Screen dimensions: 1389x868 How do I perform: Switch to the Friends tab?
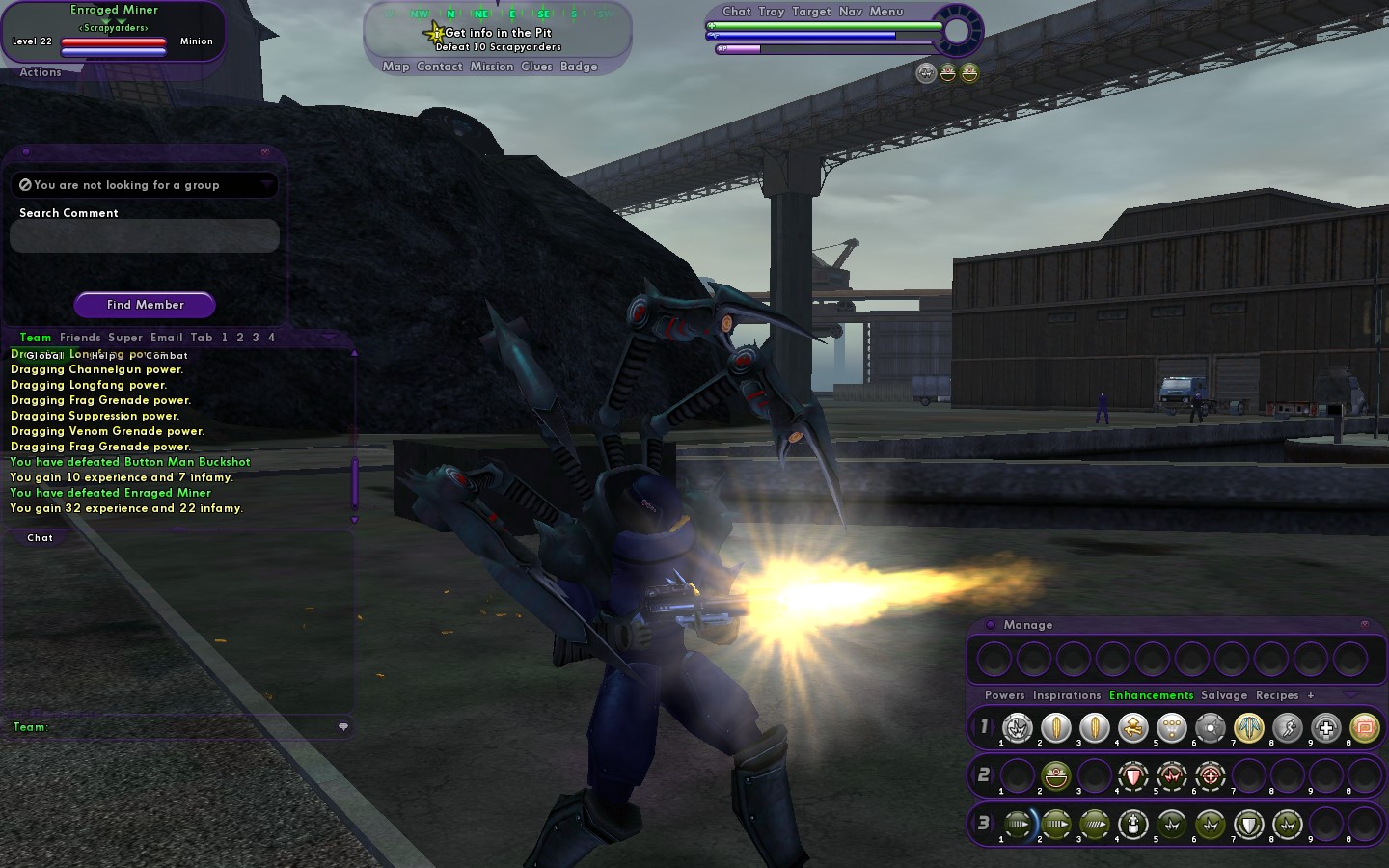(80, 338)
